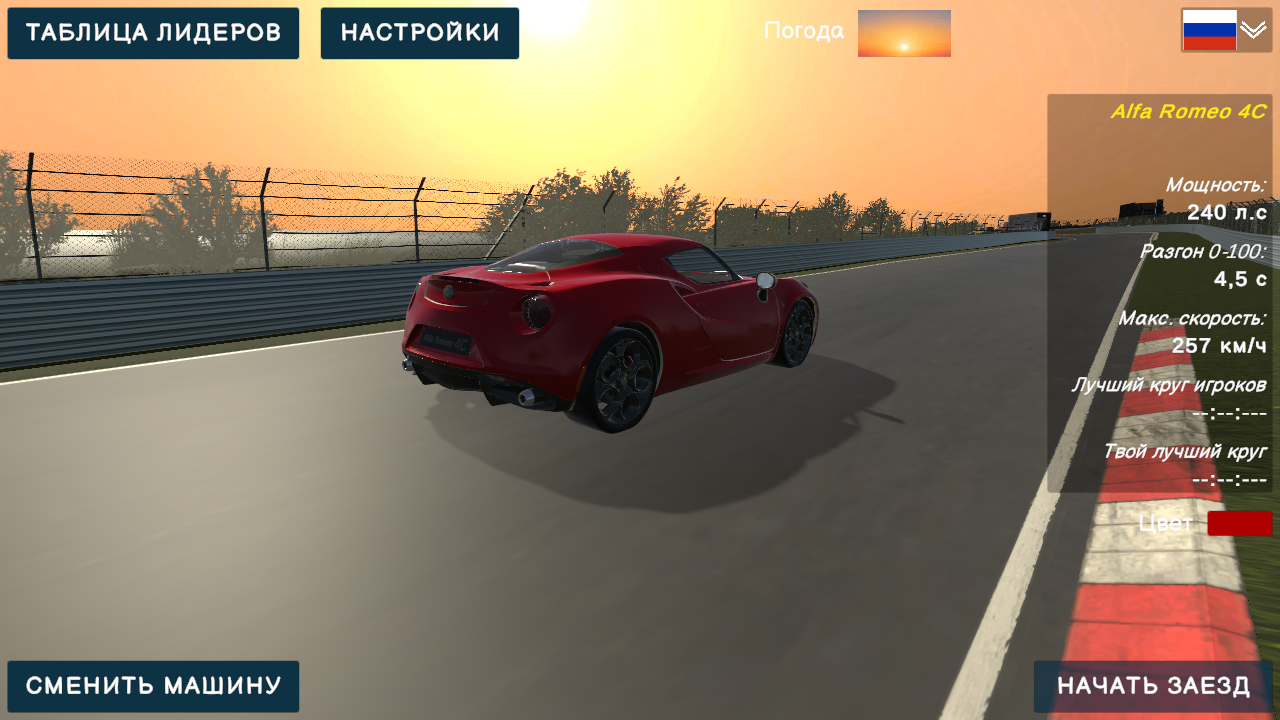Viewport: 1280px width, 720px height.
Task: Open the Таблица лидеров screen
Action: 153,32
